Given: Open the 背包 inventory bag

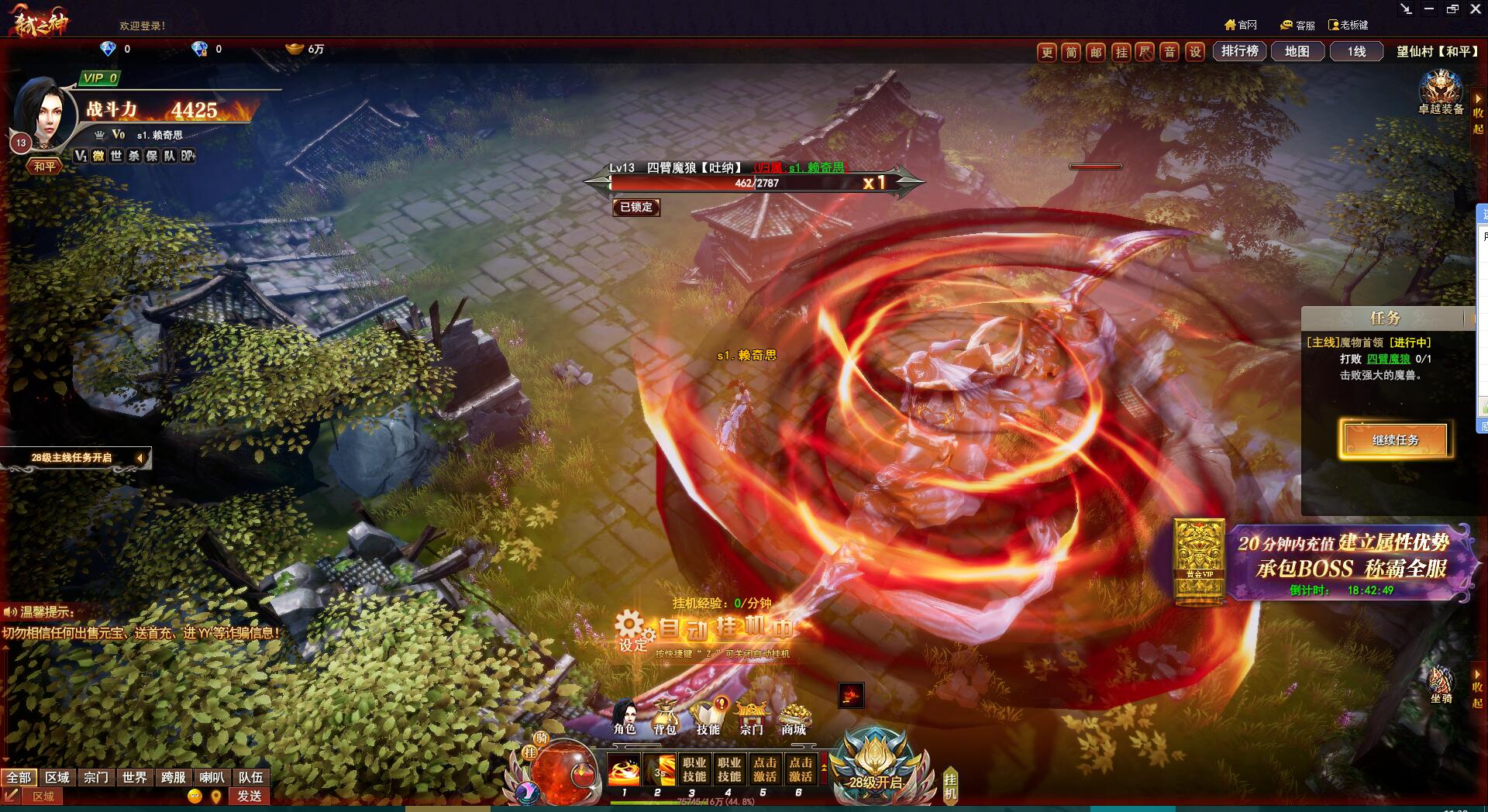Looking at the screenshot, I should click(x=665, y=717).
